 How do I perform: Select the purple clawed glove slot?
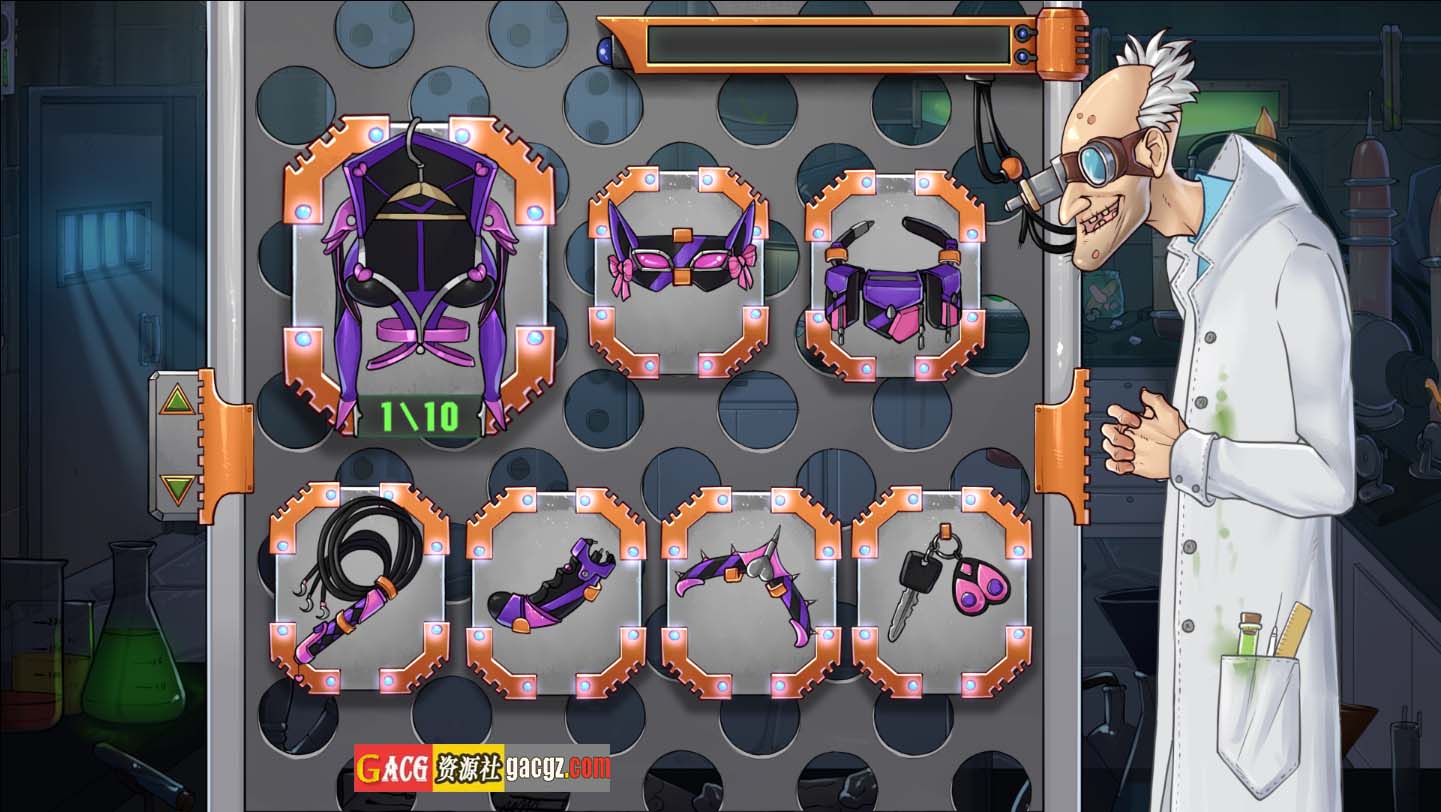pos(555,590)
